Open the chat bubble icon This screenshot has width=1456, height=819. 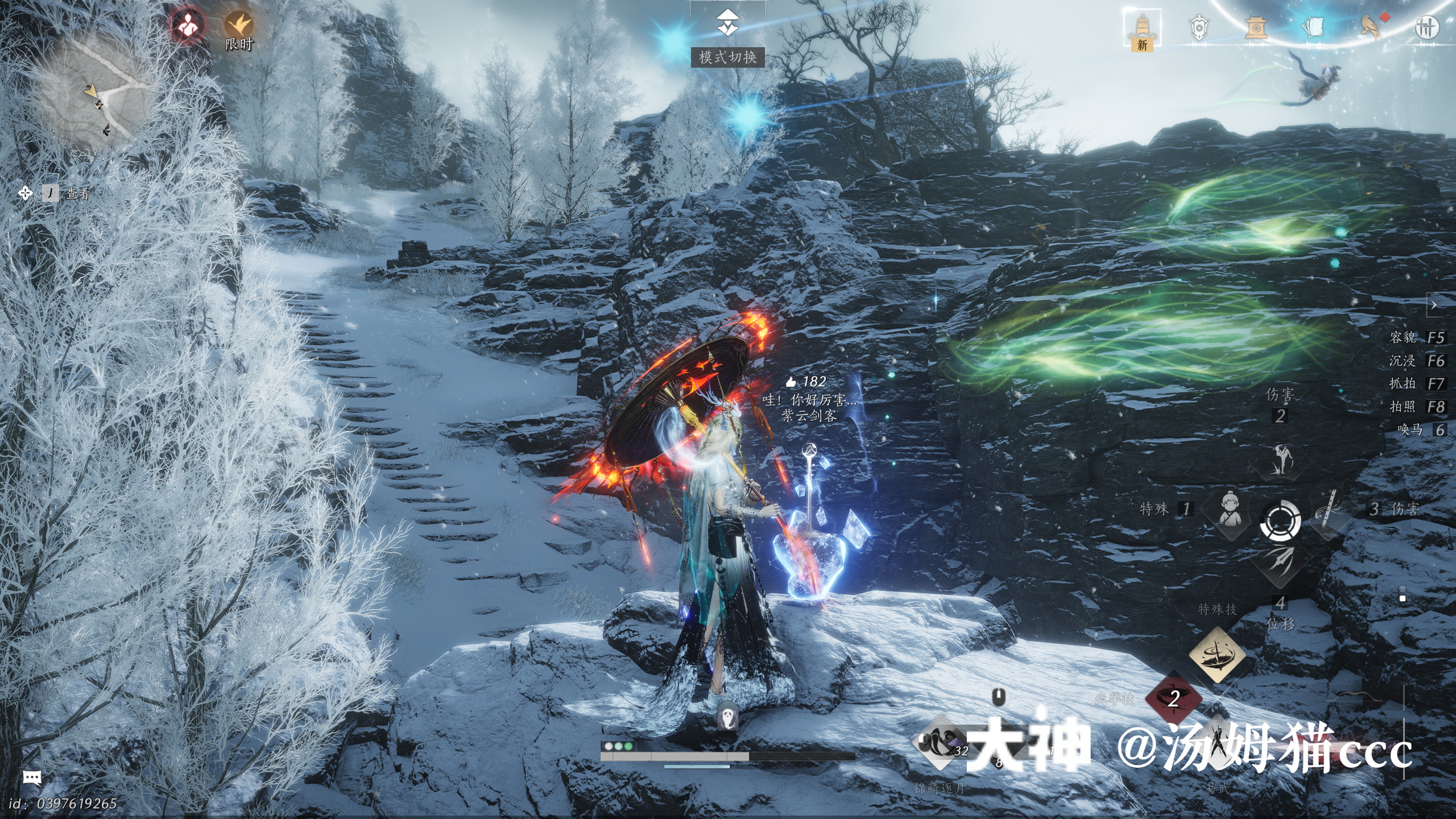[x=32, y=777]
